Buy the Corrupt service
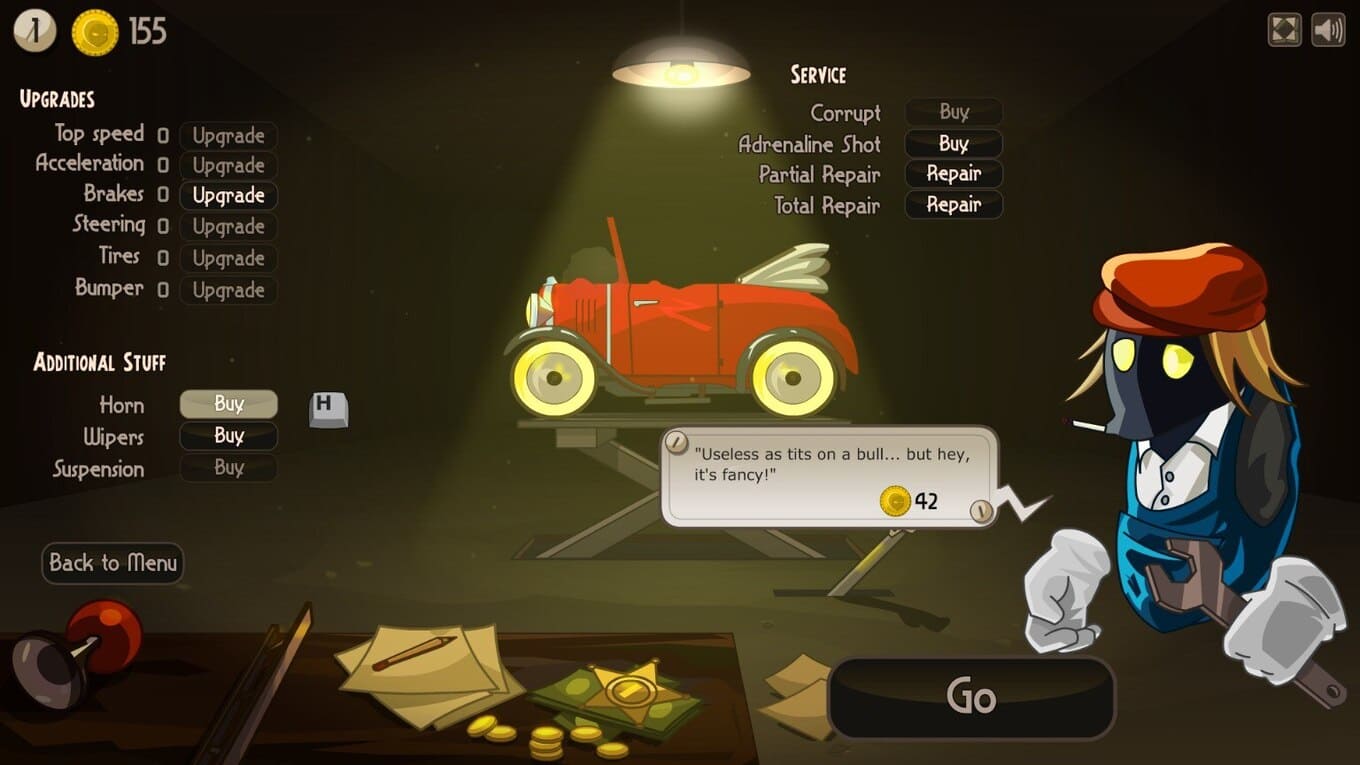 click(953, 112)
